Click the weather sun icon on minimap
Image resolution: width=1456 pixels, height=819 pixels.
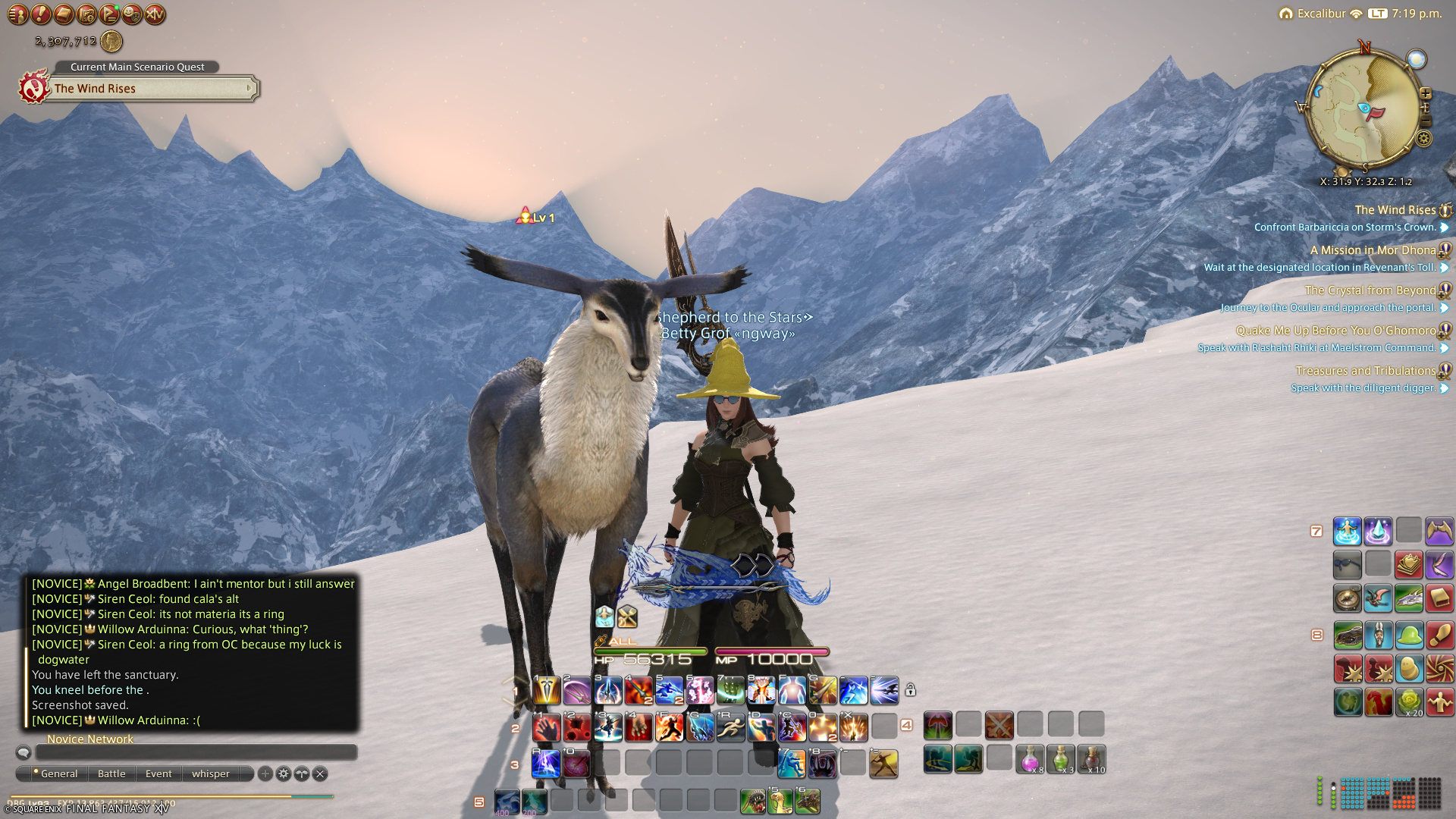coord(1416,59)
